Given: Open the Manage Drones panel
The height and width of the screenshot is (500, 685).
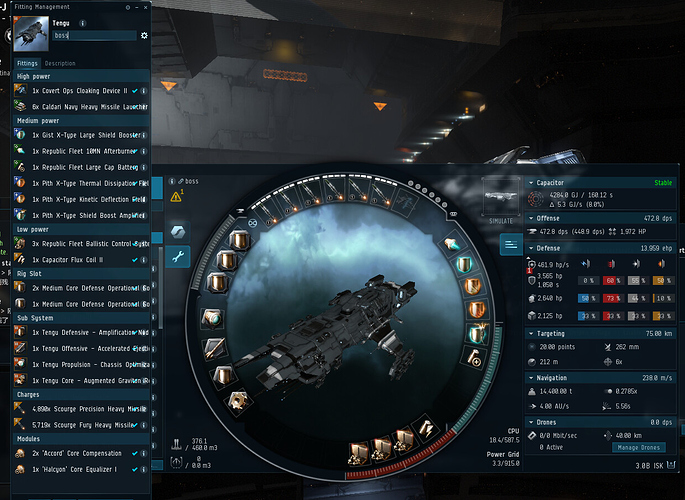Looking at the screenshot, I should [x=638, y=448].
